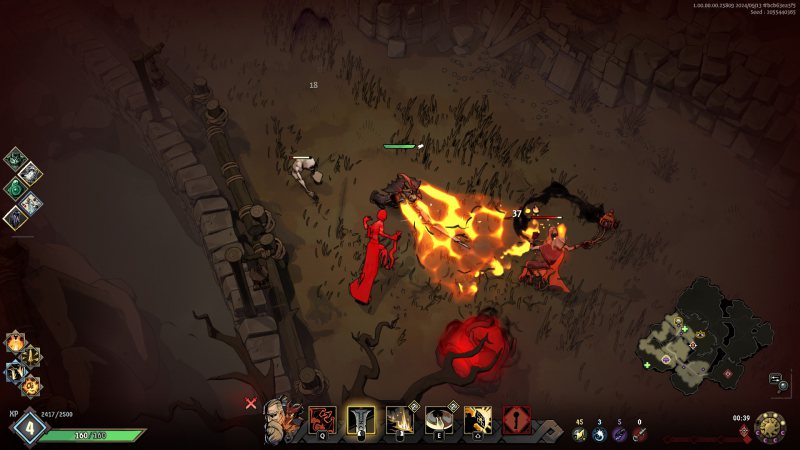The height and width of the screenshot is (450, 800).
Task: Select the purple resource icon
Action: pyautogui.click(x=619, y=434)
